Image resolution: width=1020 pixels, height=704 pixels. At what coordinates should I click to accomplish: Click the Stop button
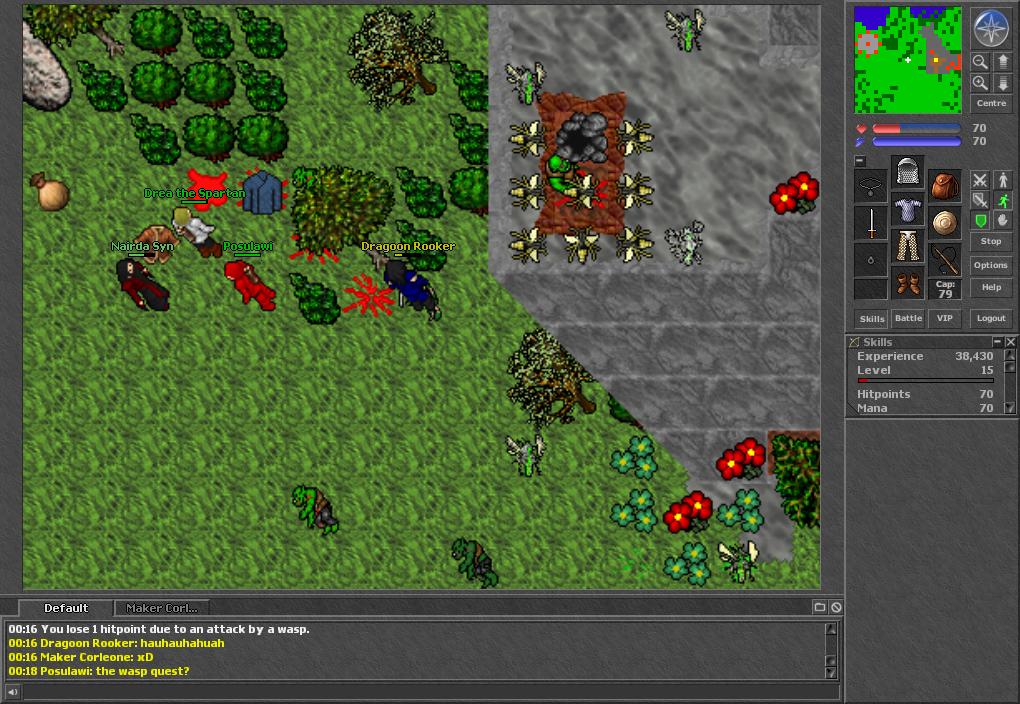[990, 241]
